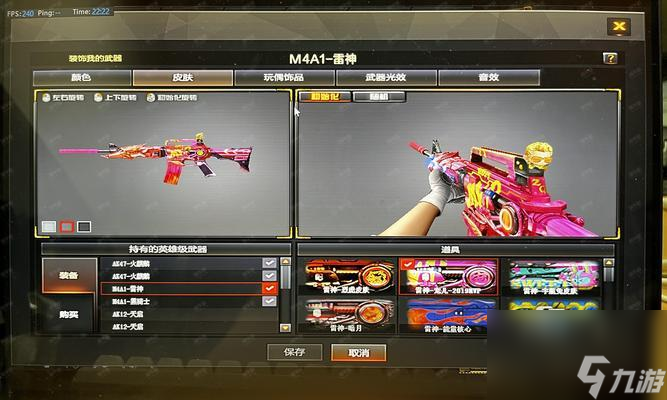The image size is (667, 400).
Task: Close the weapon decoration window
Action: click(x=620, y=27)
